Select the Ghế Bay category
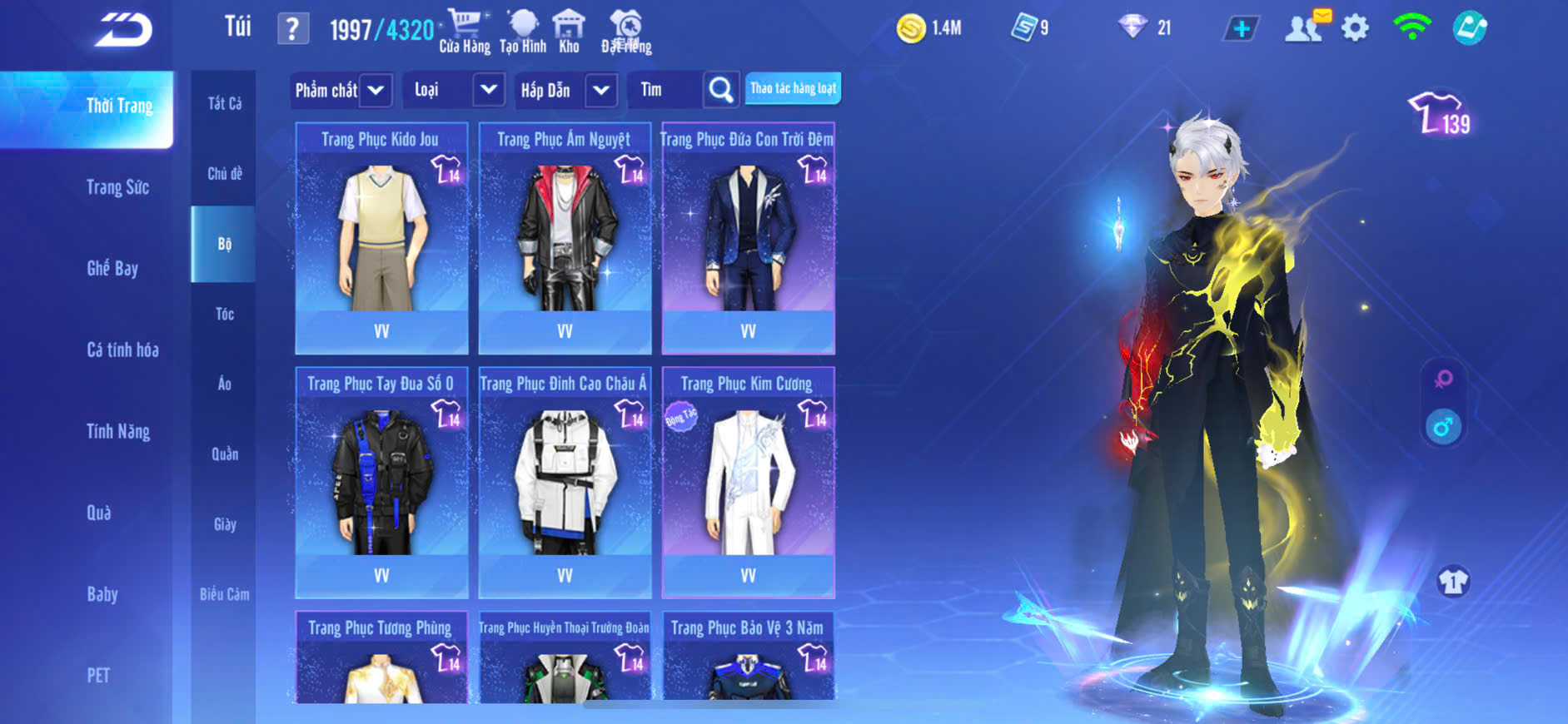This screenshot has width=1568, height=724. (x=112, y=268)
